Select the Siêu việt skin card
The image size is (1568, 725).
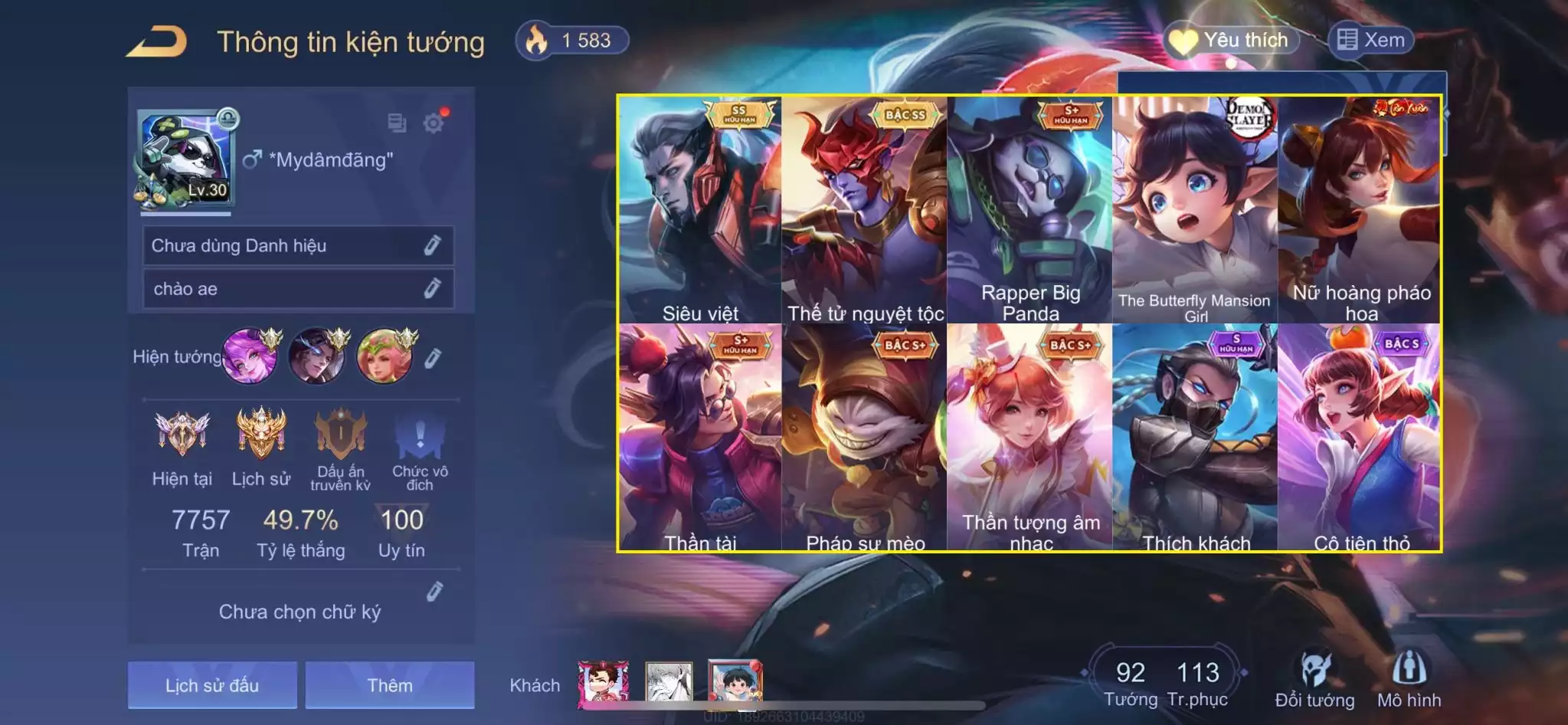tap(700, 210)
